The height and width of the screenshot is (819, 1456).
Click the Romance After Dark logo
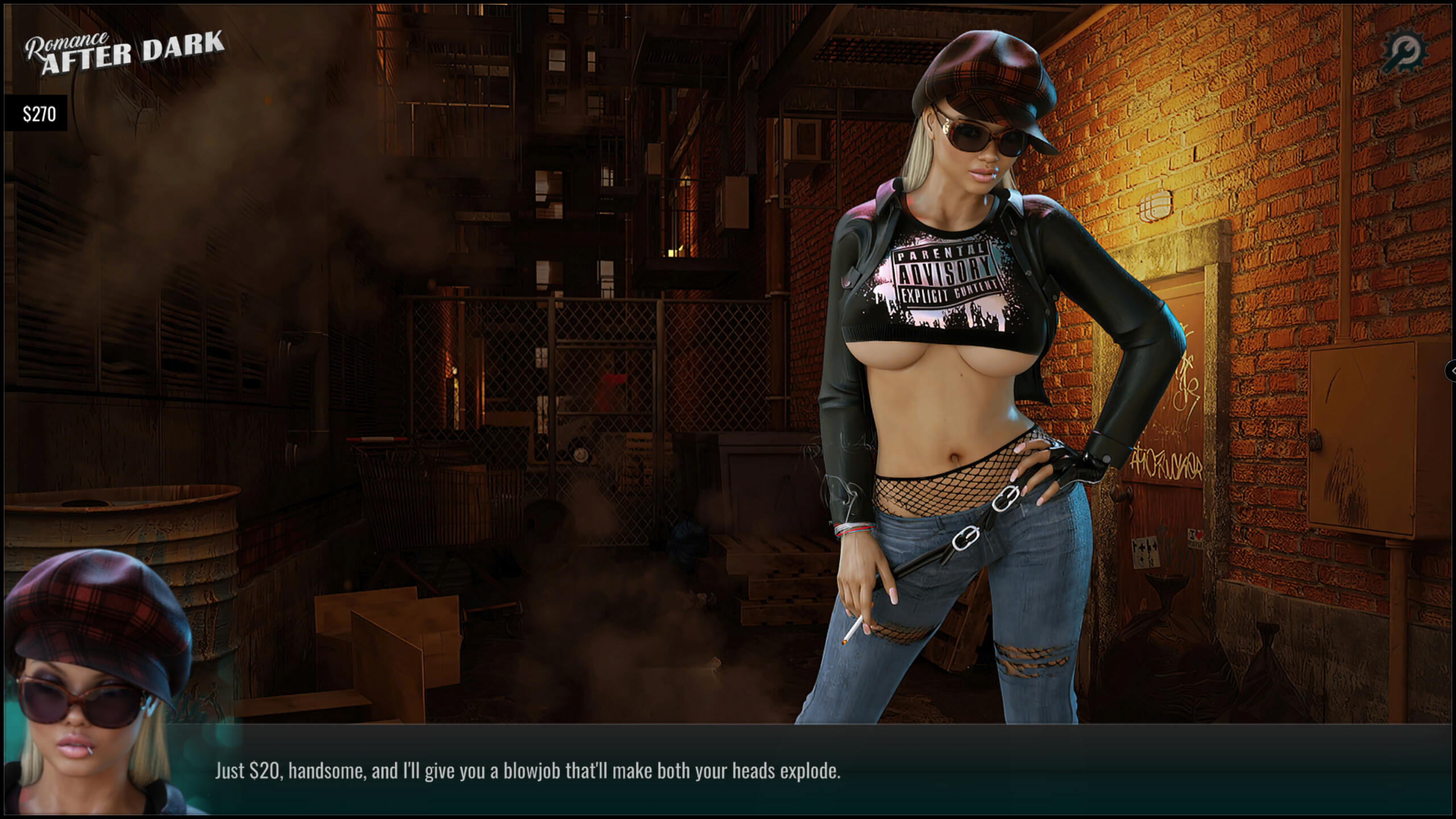pyautogui.click(x=125, y=52)
